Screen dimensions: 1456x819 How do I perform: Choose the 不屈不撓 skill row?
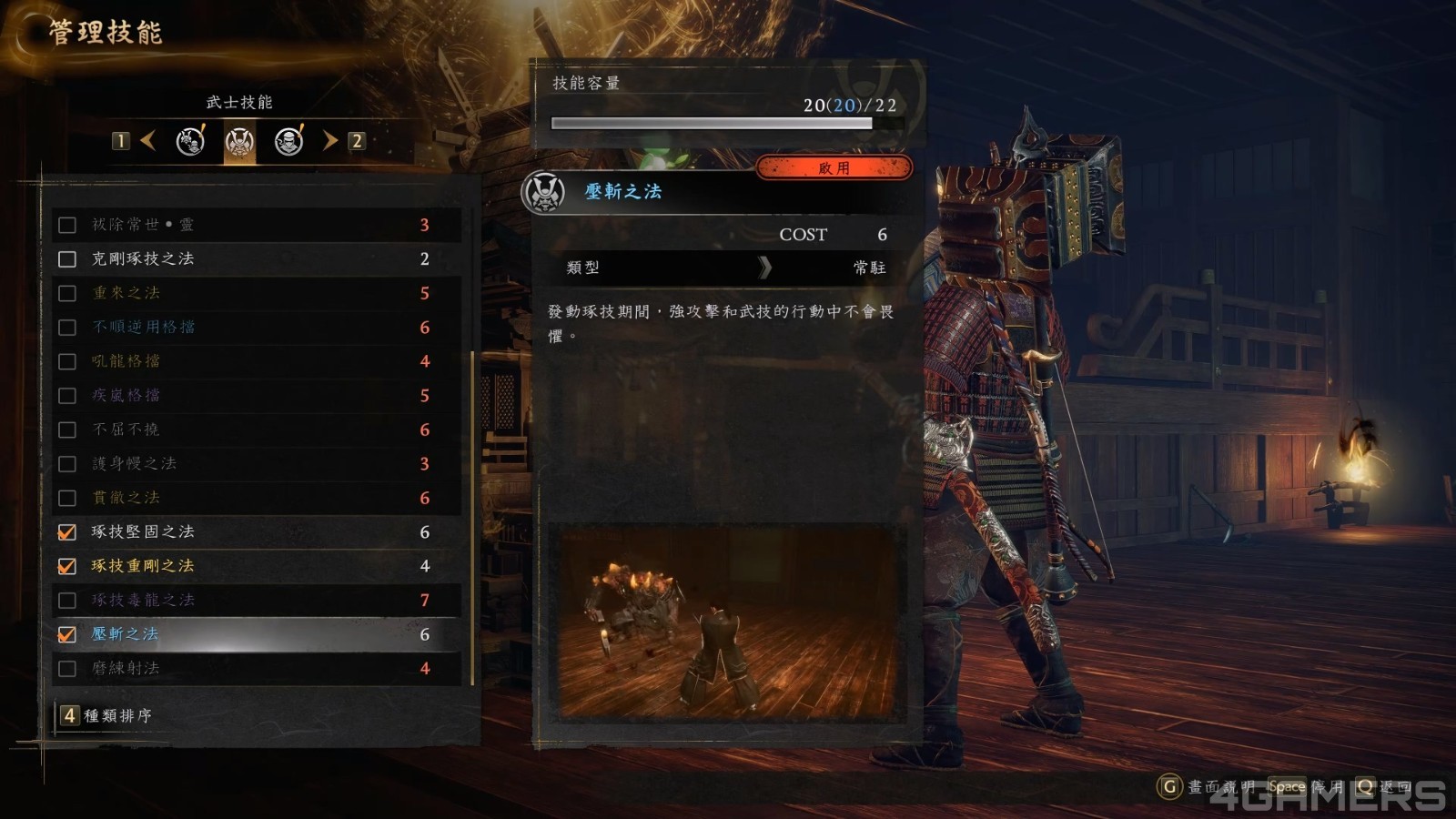(126, 430)
